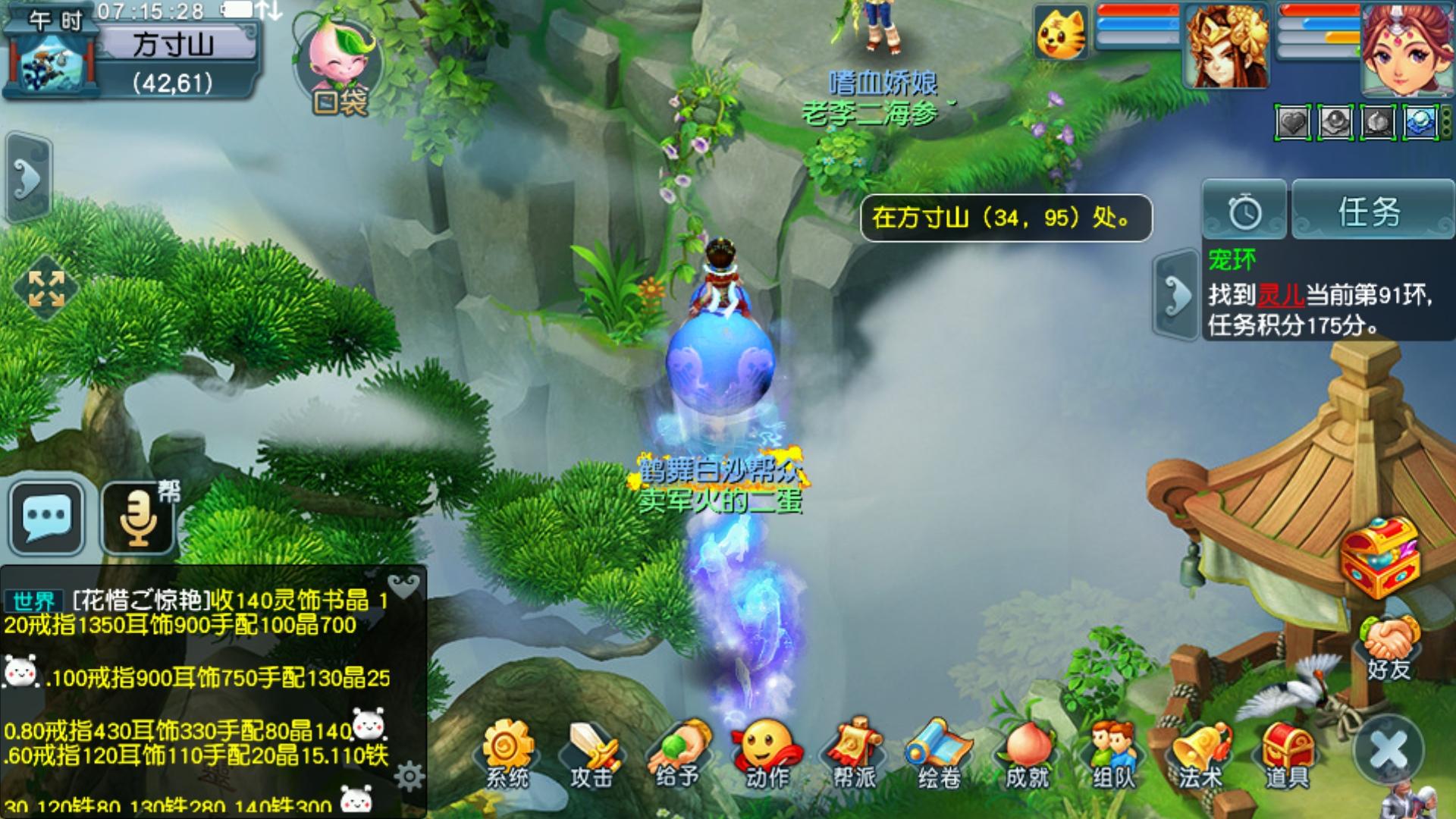Screen dimensions: 1456x819
Task: Activate the guild voice microphone button
Action: [140, 516]
